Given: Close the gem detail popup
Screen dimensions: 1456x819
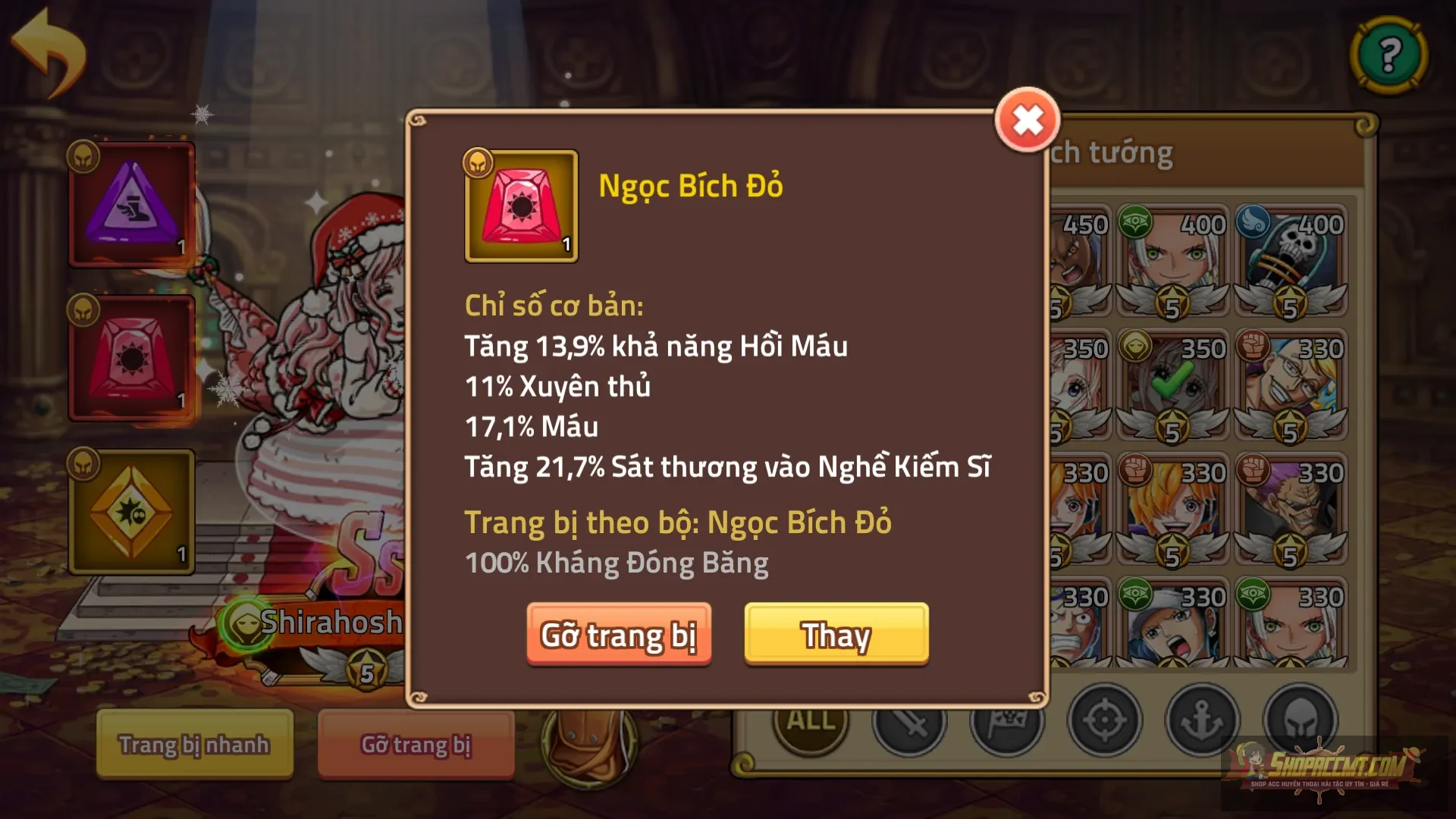Looking at the screenshot, I should tap(1028, 120).
